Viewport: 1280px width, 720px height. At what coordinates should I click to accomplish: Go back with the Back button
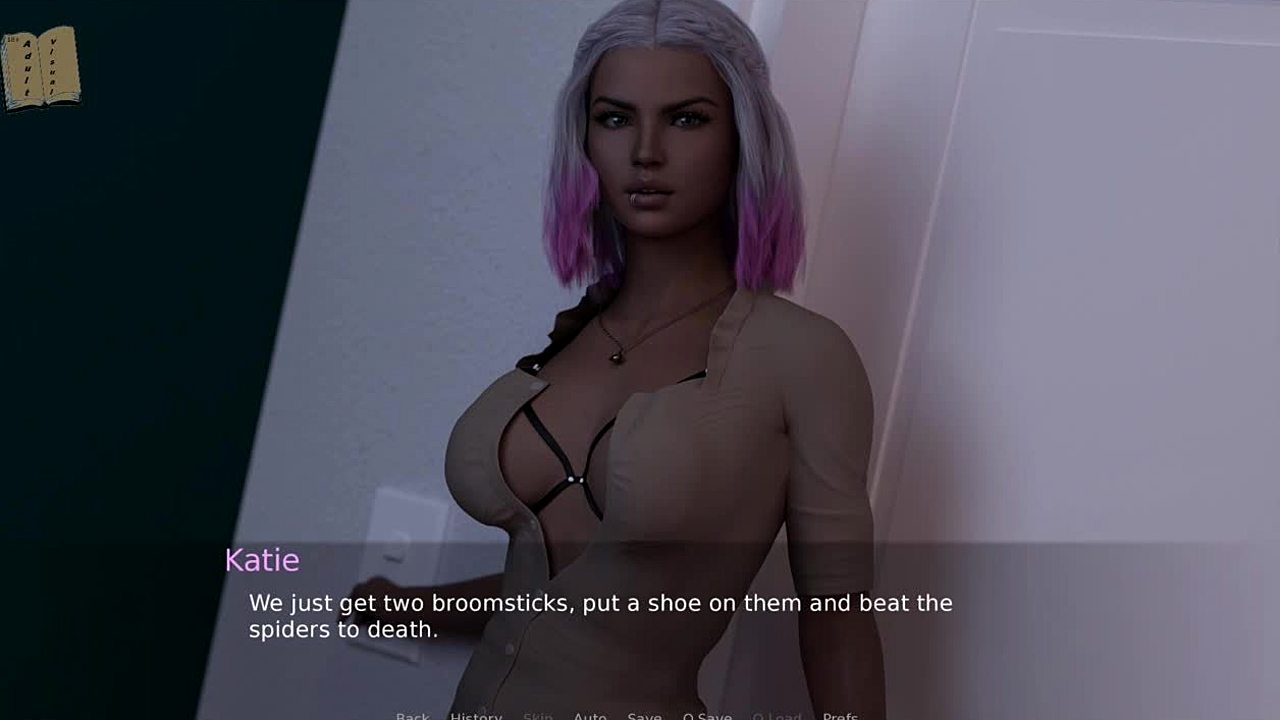click(x=412, y=716)
